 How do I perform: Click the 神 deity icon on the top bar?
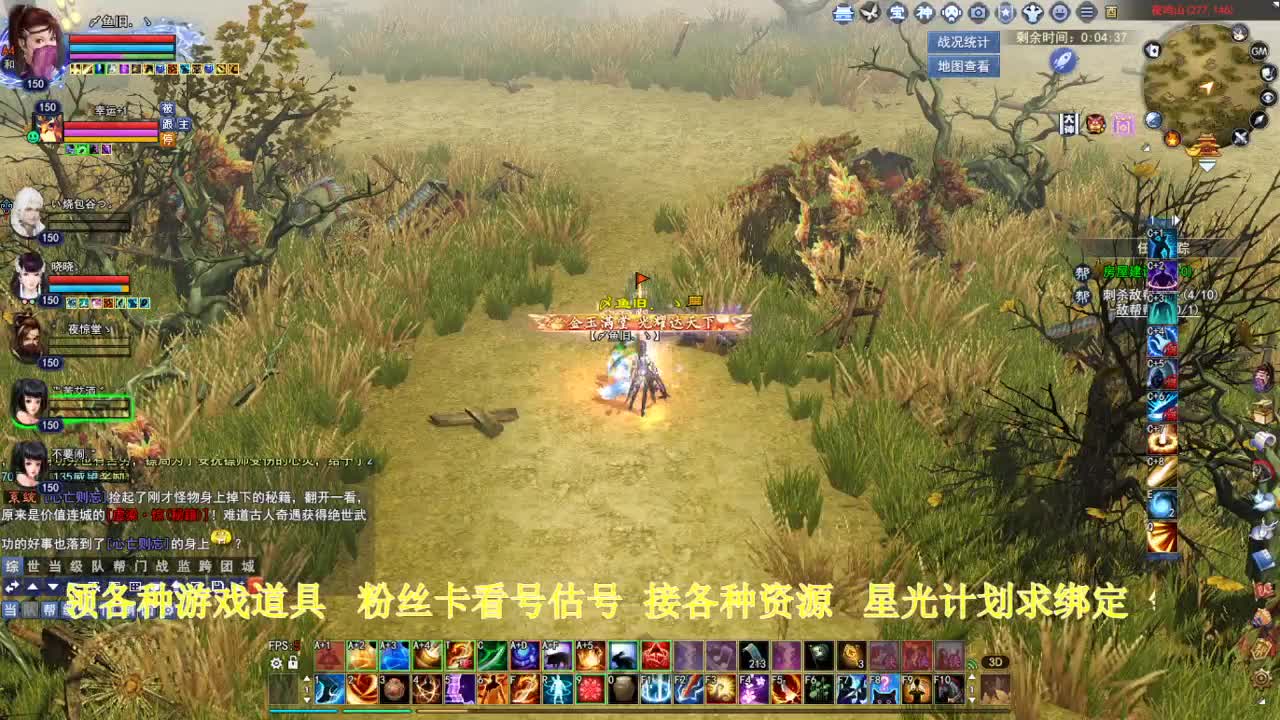[x=925, y=13]
